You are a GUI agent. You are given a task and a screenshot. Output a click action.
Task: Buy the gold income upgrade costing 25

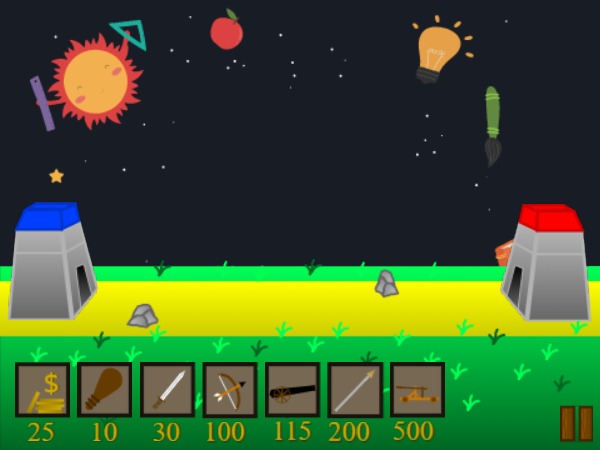coord(43,389)
